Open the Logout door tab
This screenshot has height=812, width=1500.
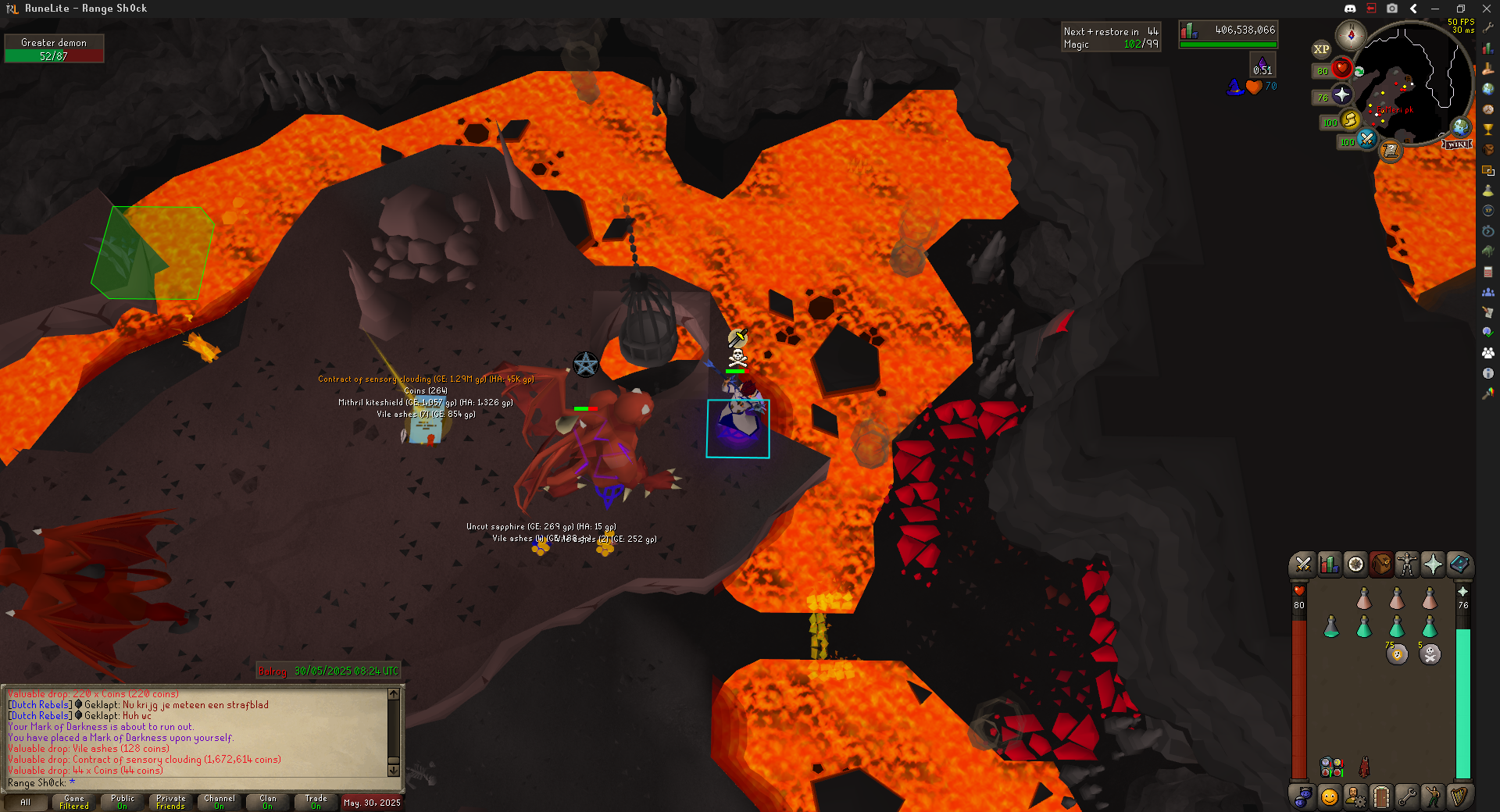point(1381,796)
